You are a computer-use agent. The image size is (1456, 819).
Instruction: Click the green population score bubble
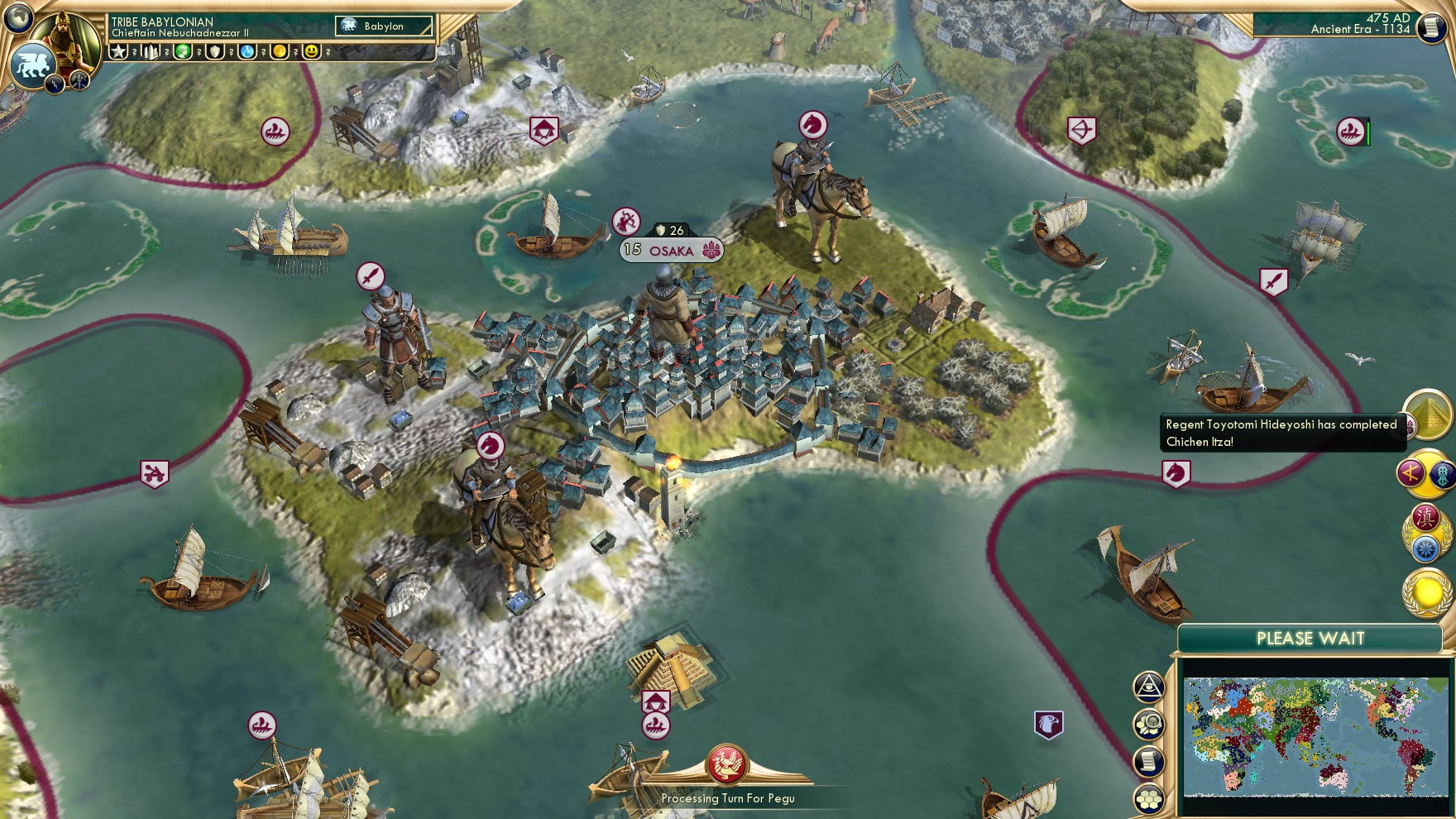tap(184, 51)
